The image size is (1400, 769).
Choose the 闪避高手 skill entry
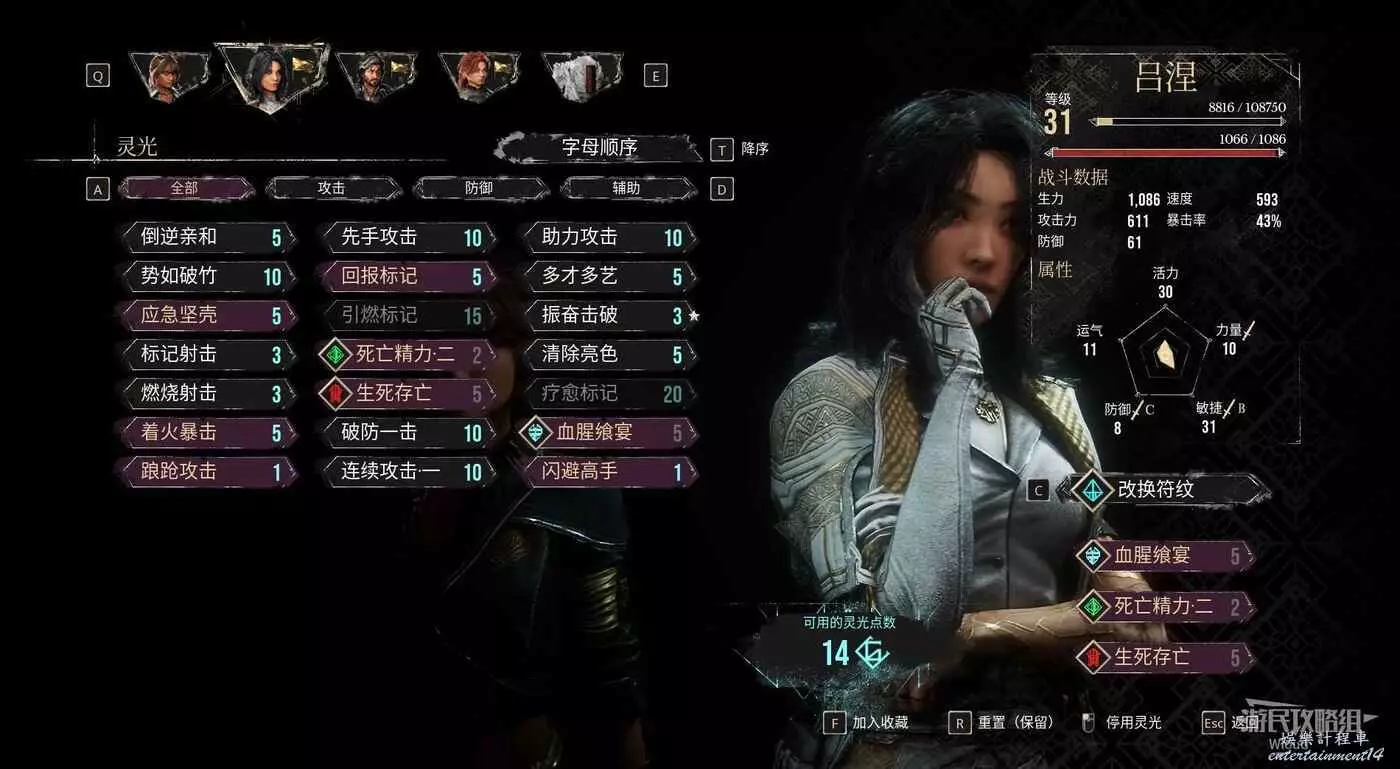click(607, 471)
